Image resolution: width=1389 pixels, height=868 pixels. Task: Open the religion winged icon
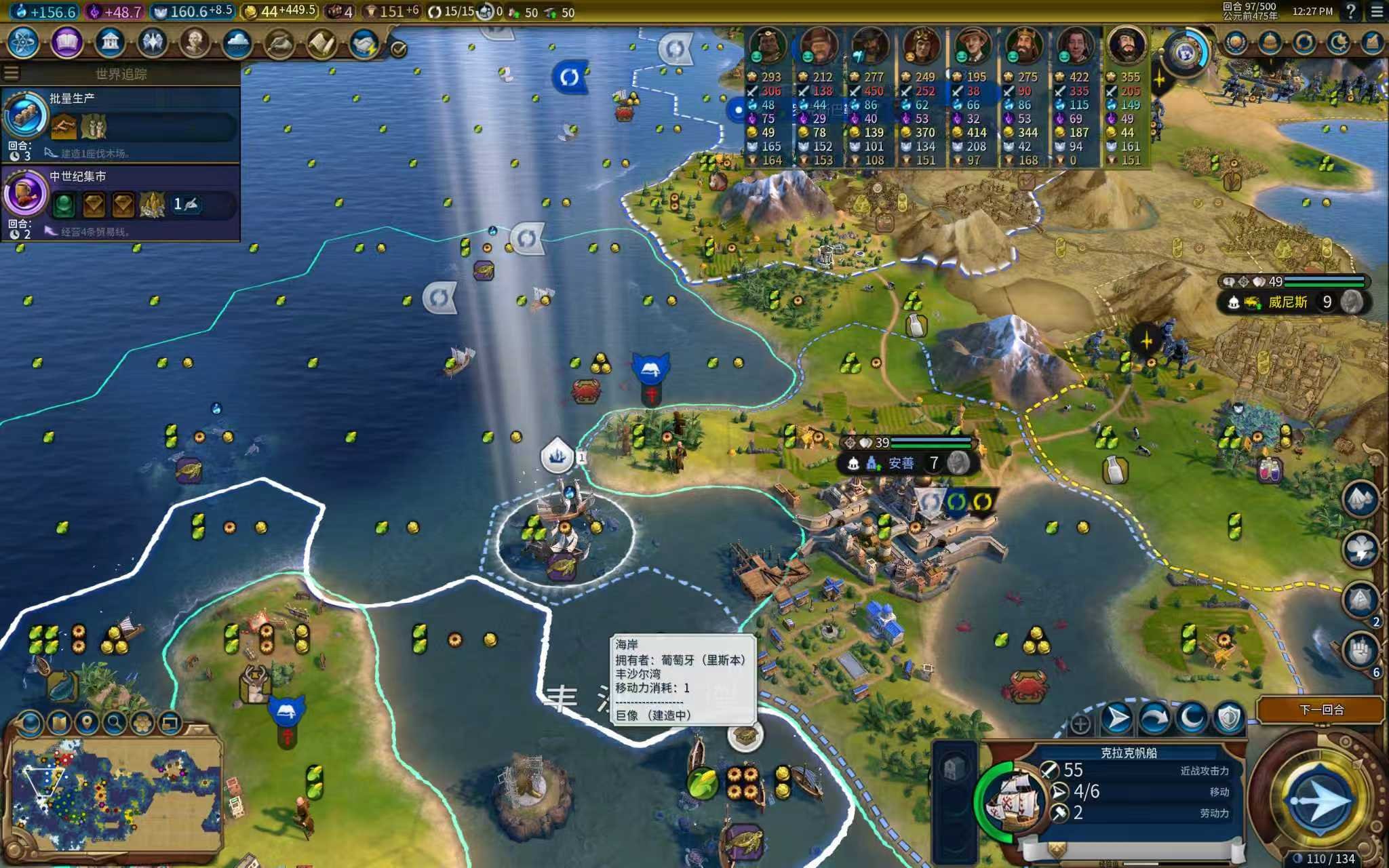(x=153, y=43)
